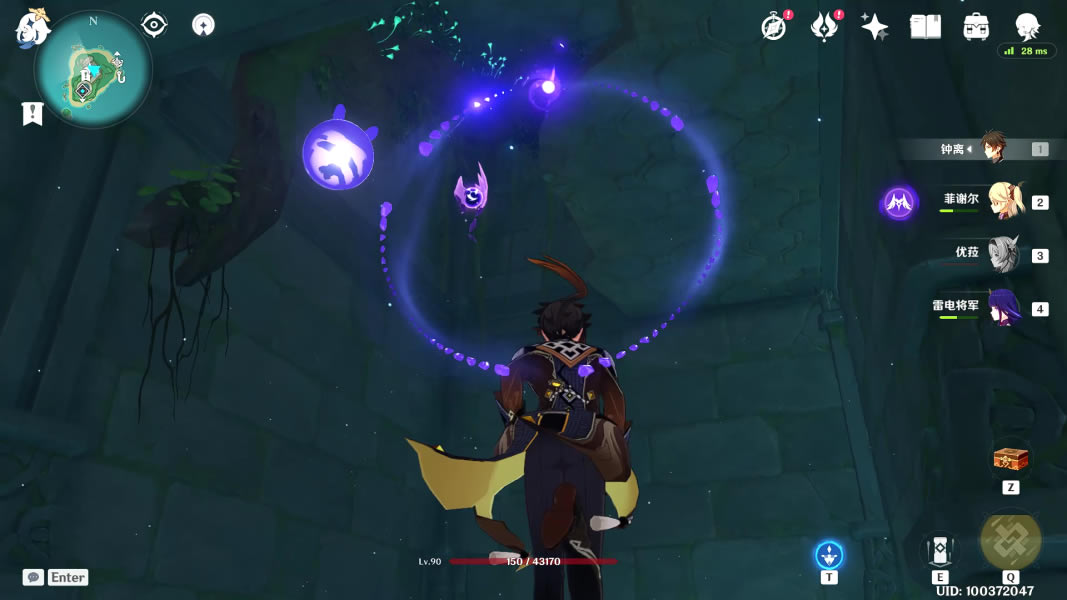1067x600 pixels.
Task: Switch to party member 优菈
Action: click(1003, 254)
